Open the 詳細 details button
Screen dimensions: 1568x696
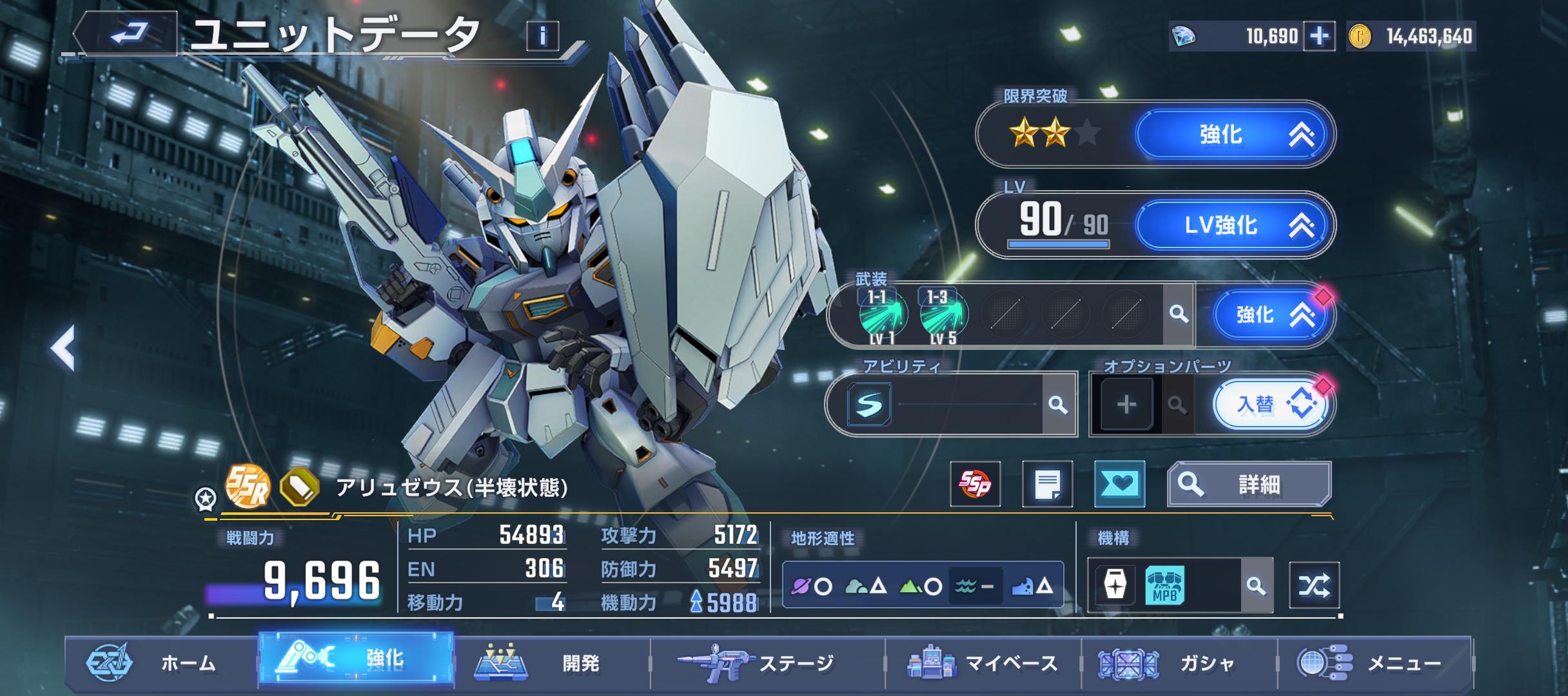tap(1249, 484)
